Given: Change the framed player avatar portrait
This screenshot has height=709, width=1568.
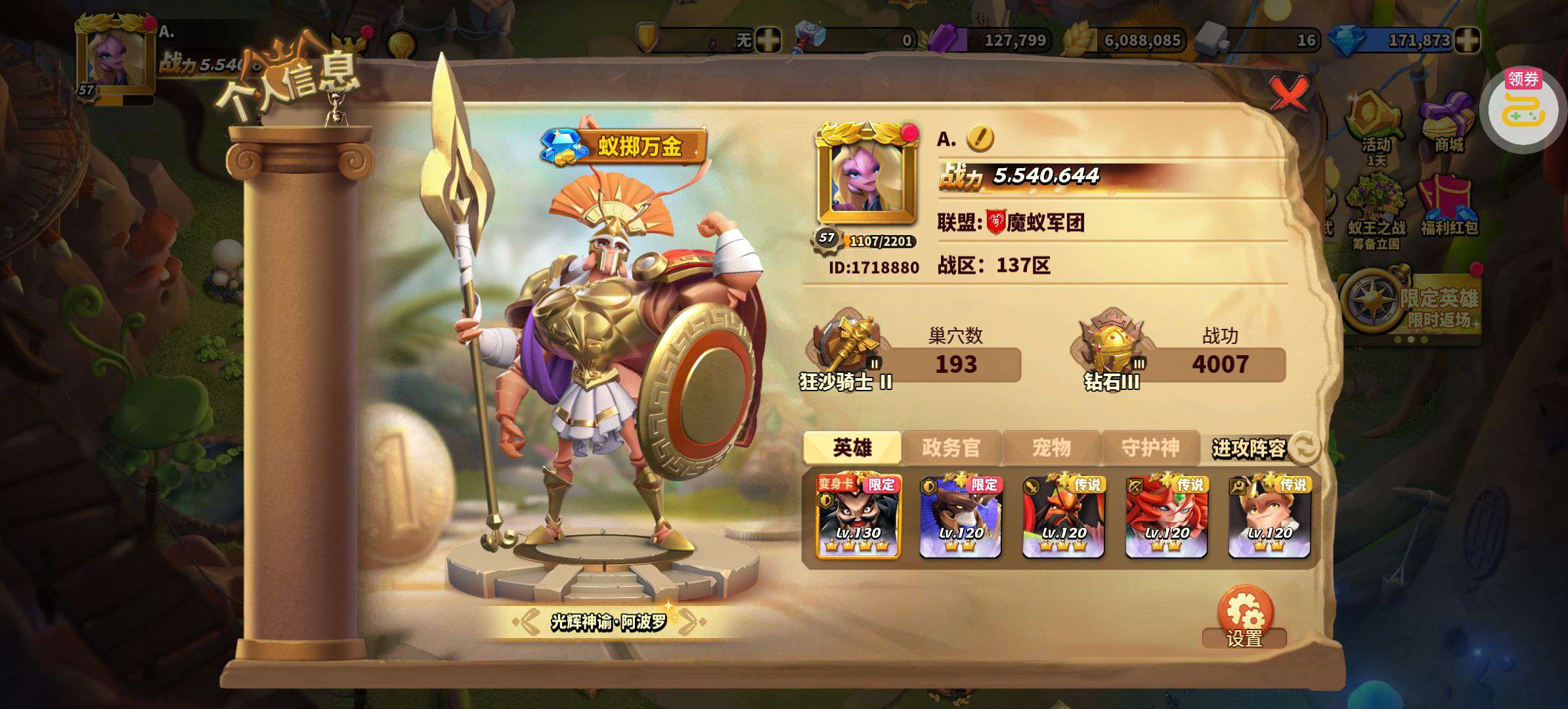Looking at the screenshot, I should 867,173.
